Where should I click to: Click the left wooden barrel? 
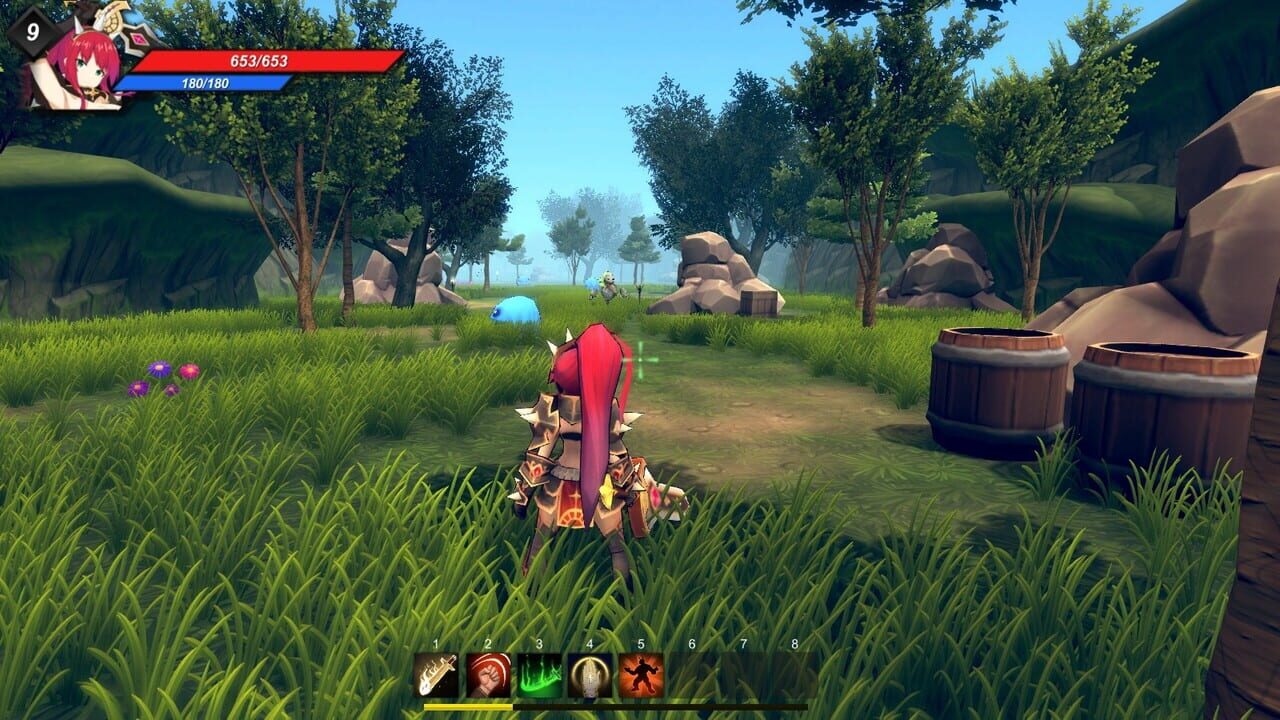click(997, 390)
